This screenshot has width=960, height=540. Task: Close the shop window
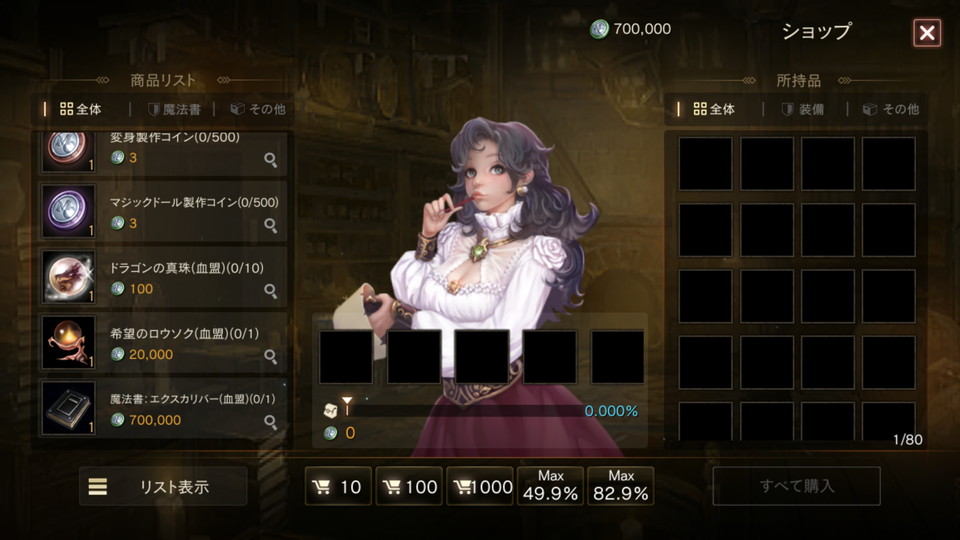tap(927, 33)
